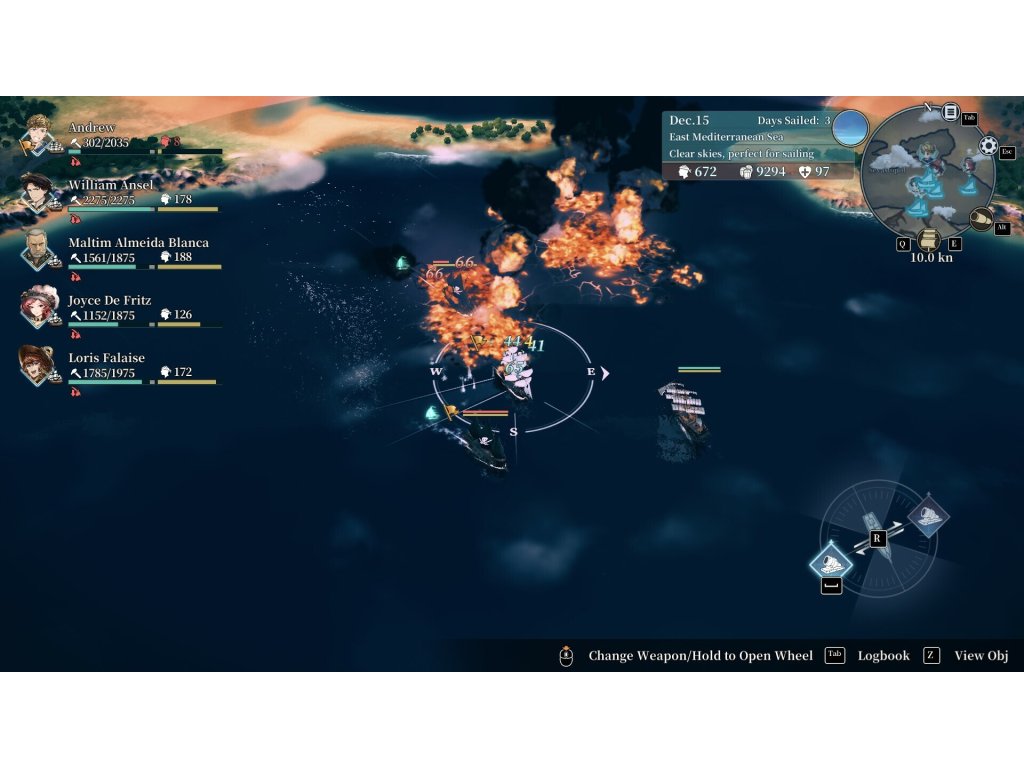Click the ship sails speed icon

pos(931,240)
